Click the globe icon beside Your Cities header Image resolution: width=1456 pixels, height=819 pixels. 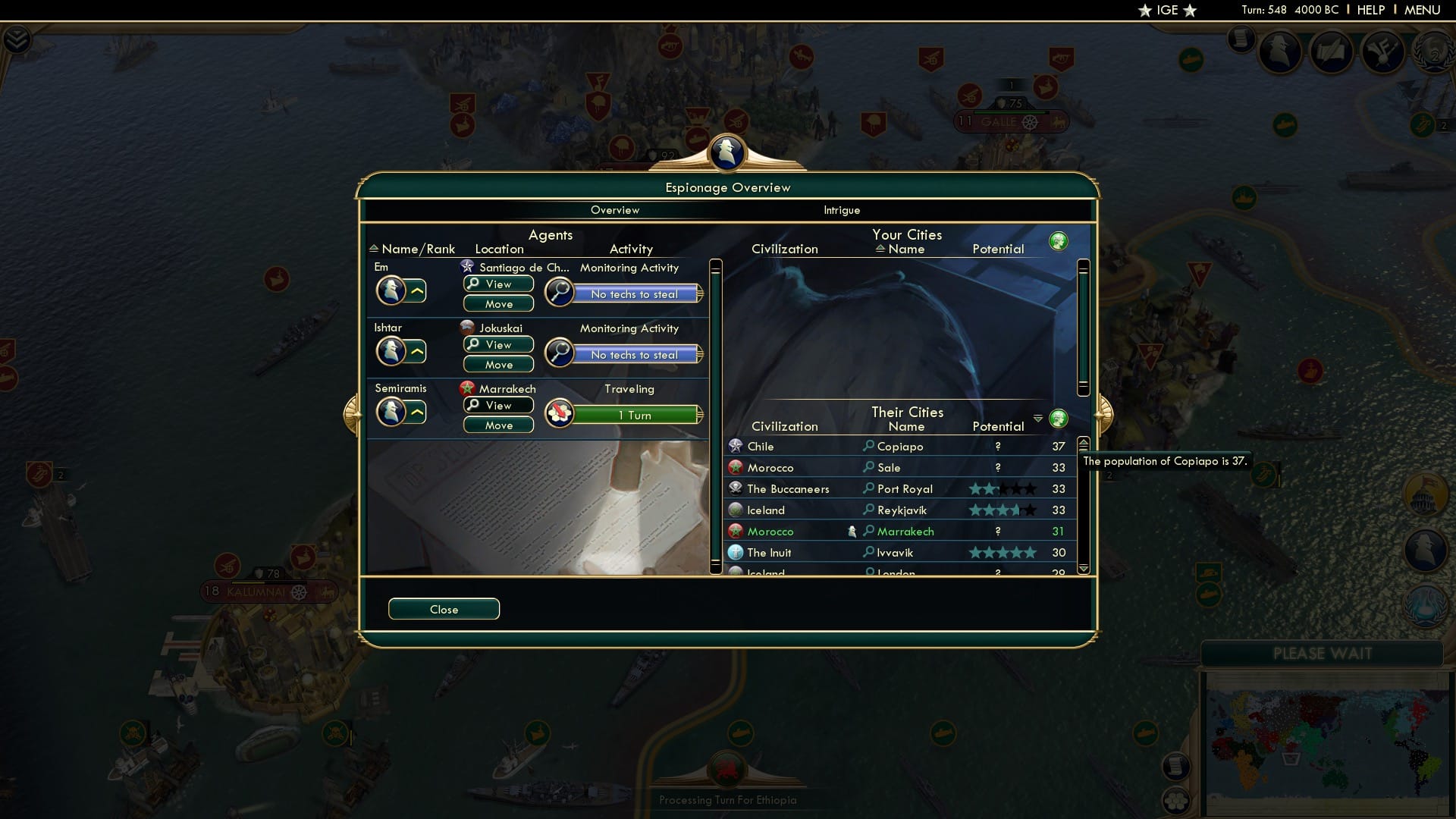pos(1059,240)
